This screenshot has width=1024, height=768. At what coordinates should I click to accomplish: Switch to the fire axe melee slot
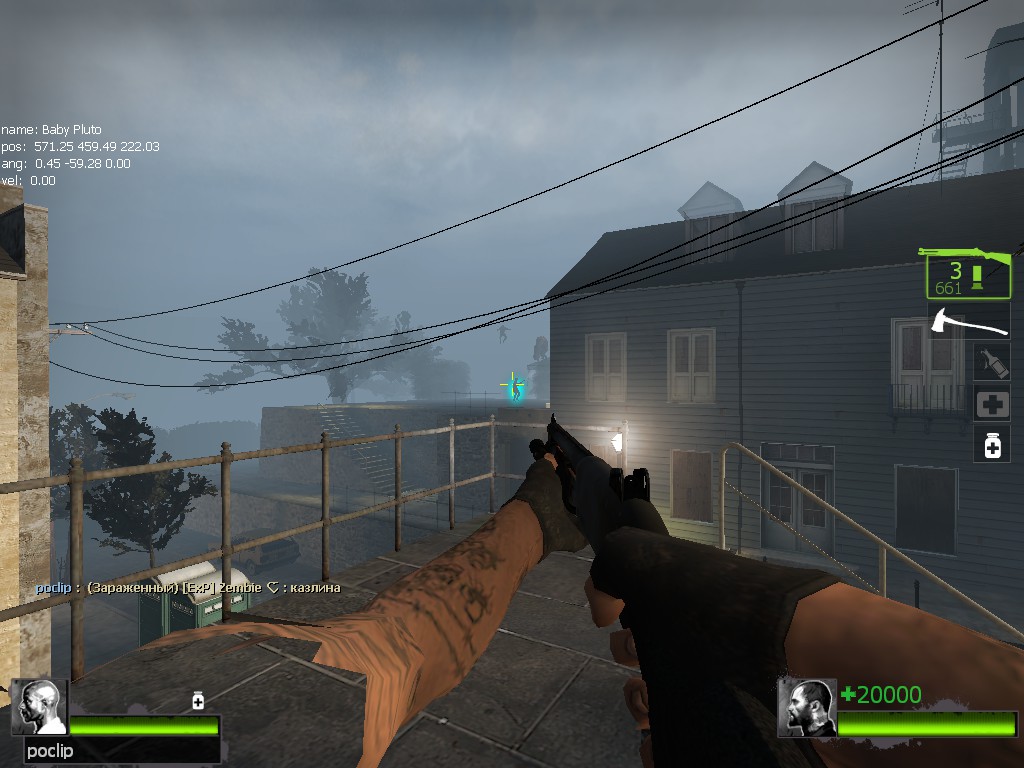(x=968, y=322)
